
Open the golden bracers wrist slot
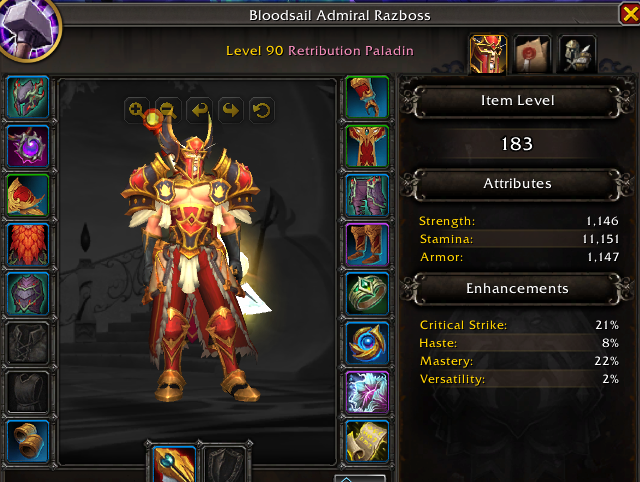point(28,440)
